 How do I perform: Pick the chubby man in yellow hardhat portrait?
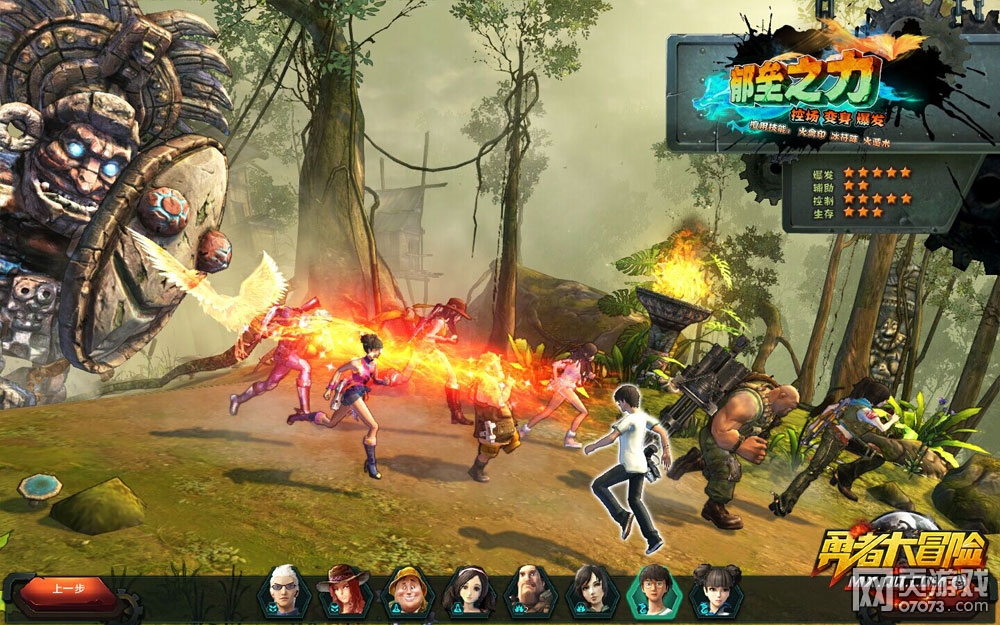pos(406,590)
